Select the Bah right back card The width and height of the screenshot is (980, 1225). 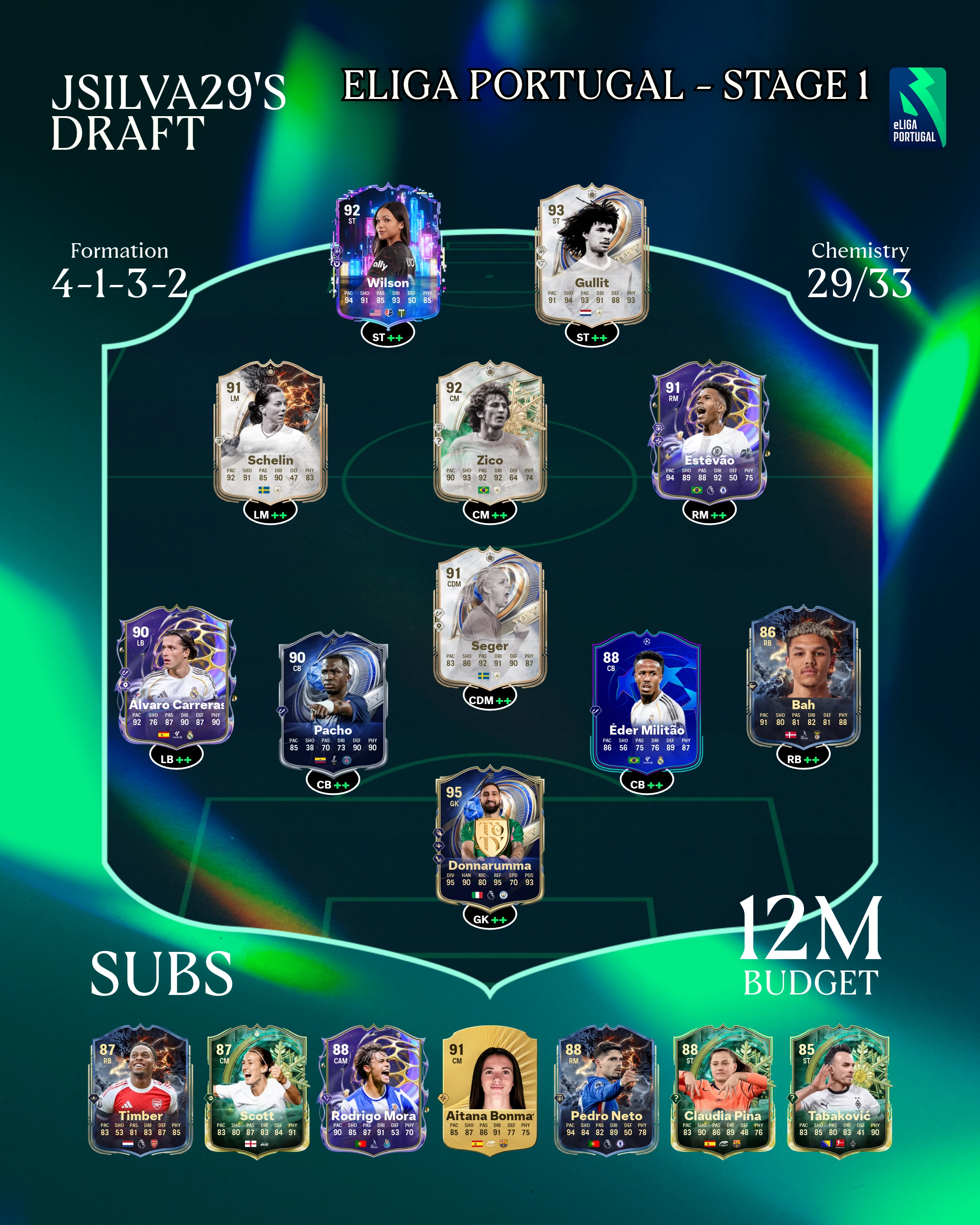point(803,676)
